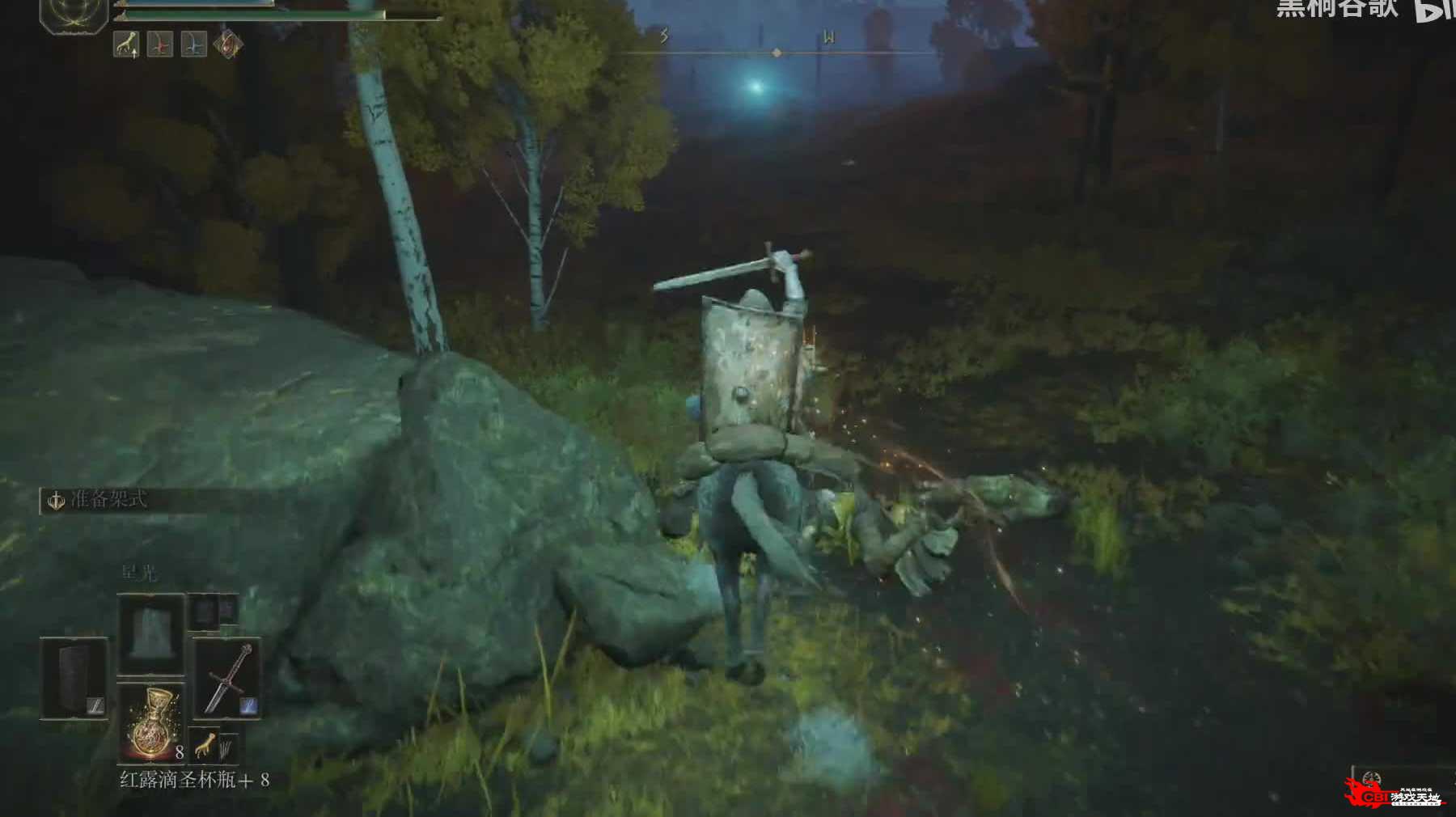Select the Flask of Crimson Tears slot
Viewport: 1456px width, 817px height.
pyautogui.click(x=151, y=722)
